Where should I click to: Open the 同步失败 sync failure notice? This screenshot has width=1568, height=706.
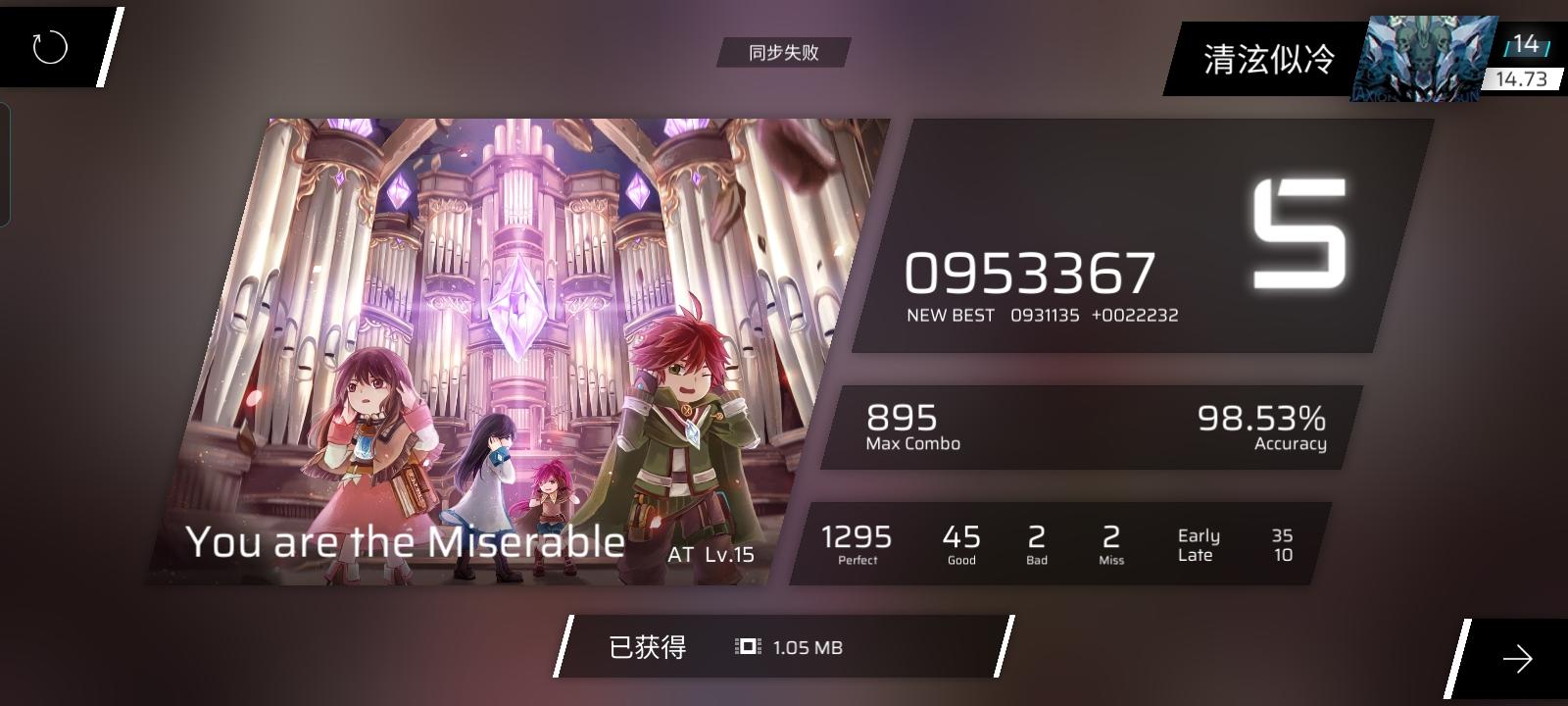[x=783, y=52]
